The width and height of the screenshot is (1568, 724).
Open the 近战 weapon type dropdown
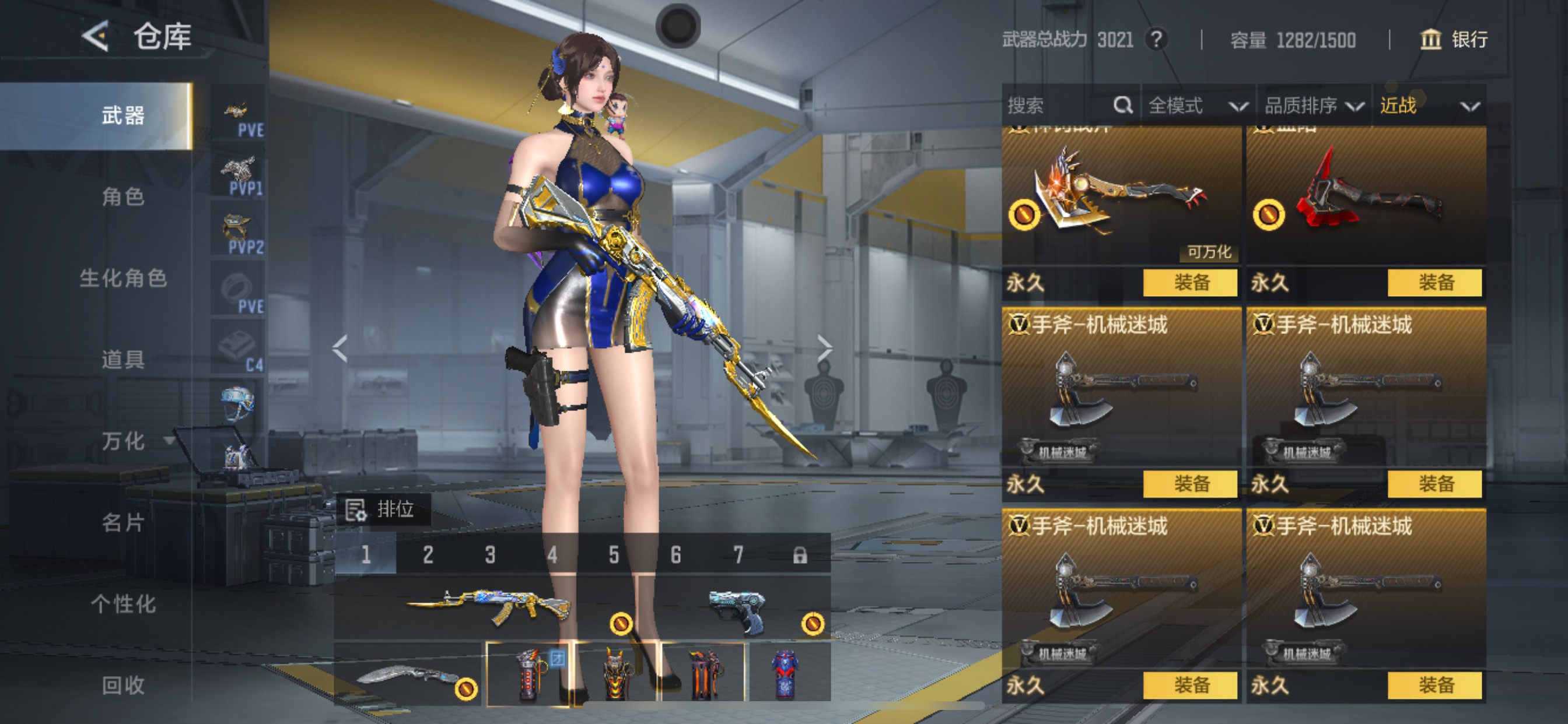tap(1428, 106)
